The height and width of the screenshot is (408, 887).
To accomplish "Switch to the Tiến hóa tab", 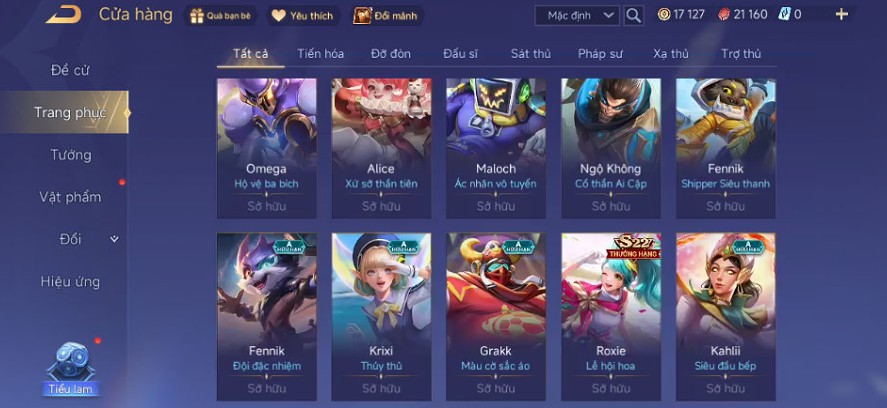I will point(320,54).
